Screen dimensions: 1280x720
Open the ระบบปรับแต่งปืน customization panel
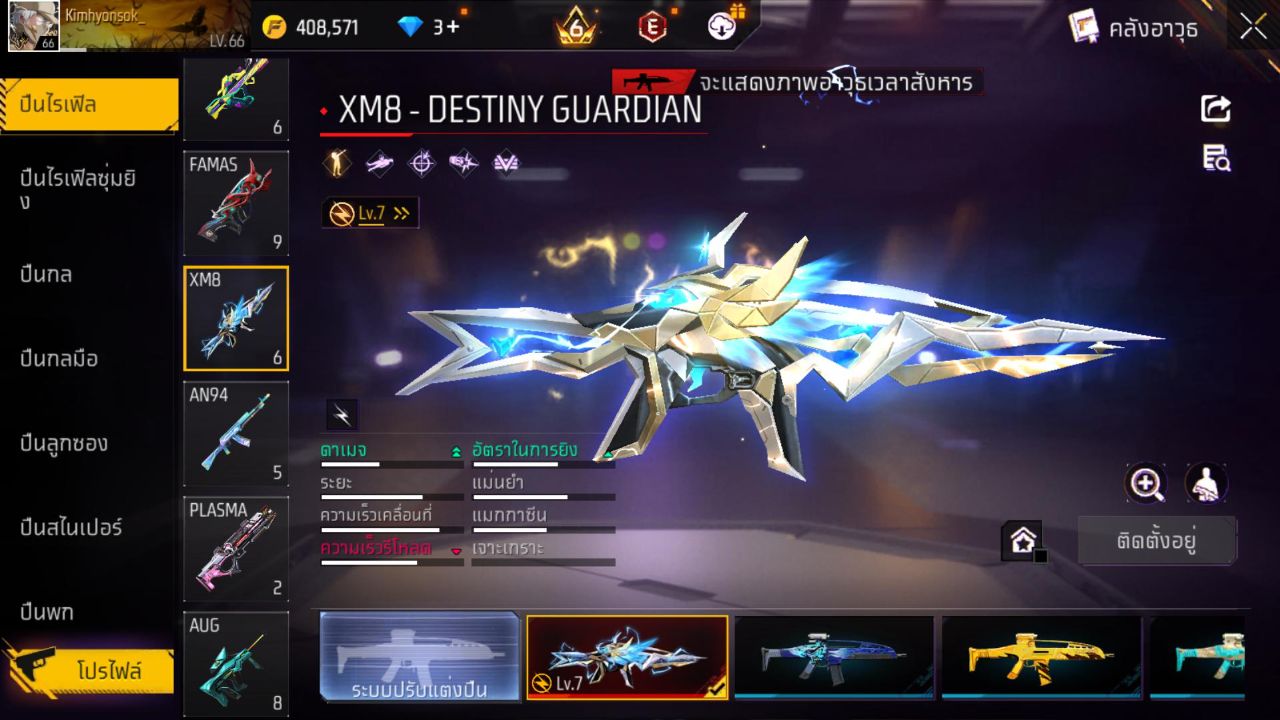[x=420, y=656]
